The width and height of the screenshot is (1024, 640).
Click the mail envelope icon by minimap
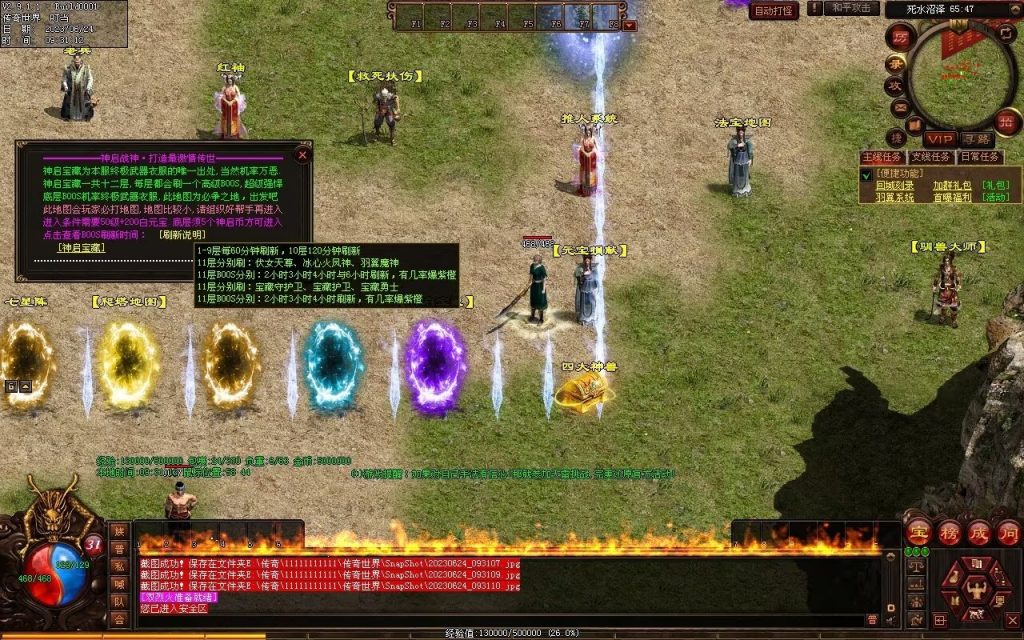point(900,106)
